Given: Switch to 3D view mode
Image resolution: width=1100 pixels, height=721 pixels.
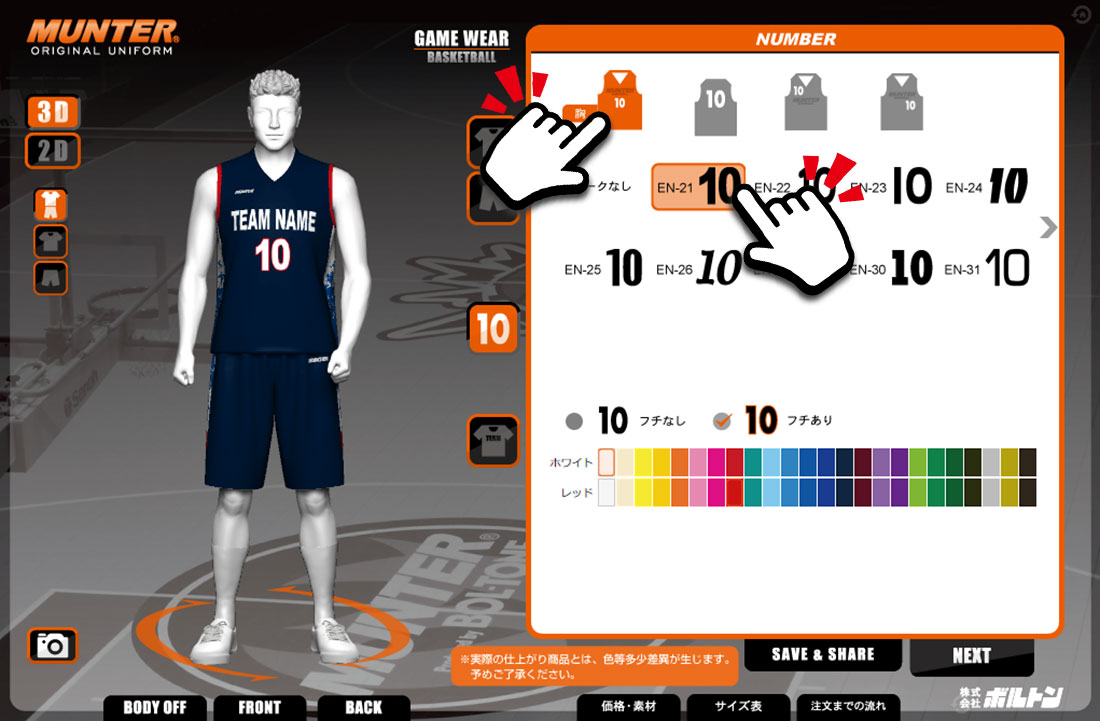Looking at the screenshot, I should pos(52,112).
